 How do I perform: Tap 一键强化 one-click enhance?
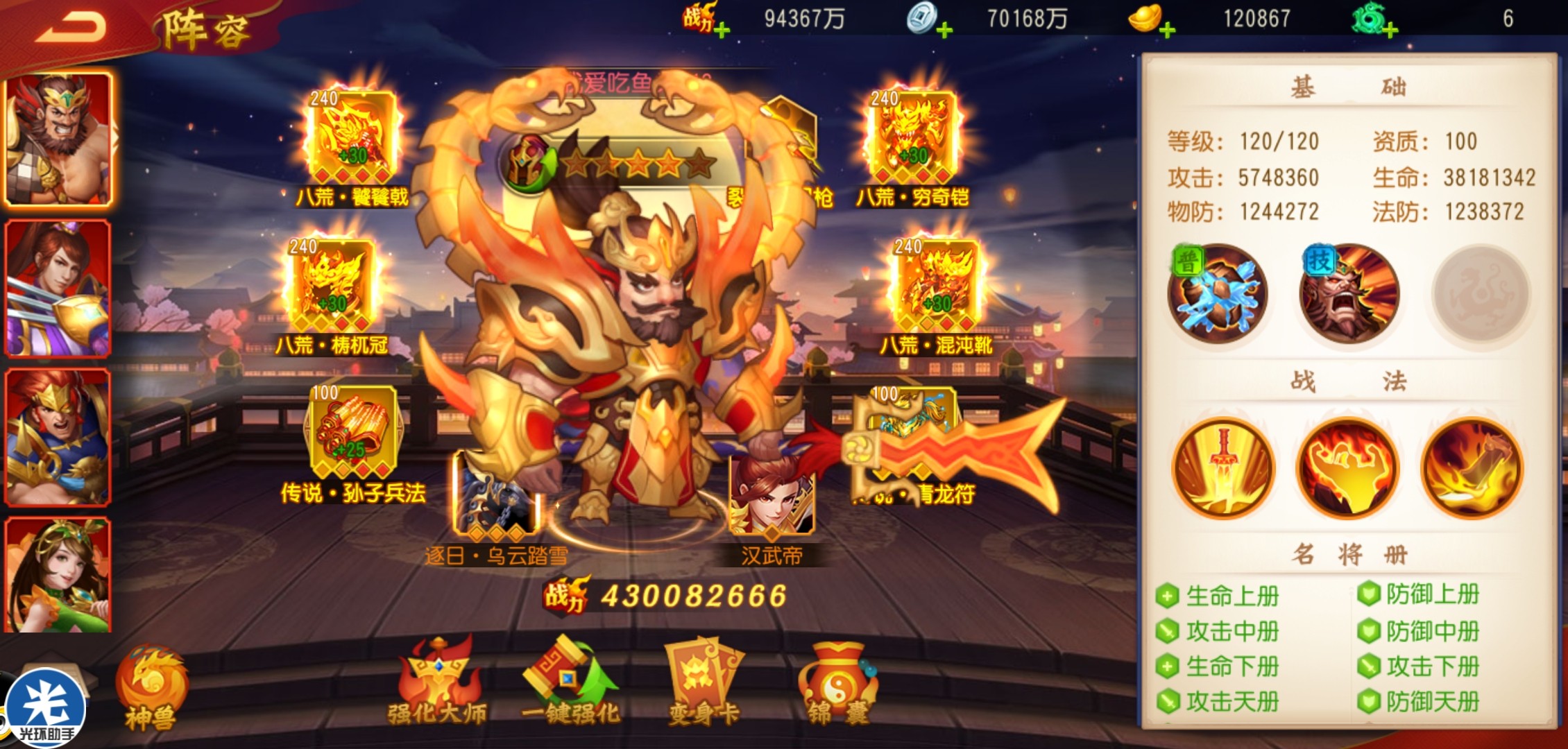(x=570, y=683)
